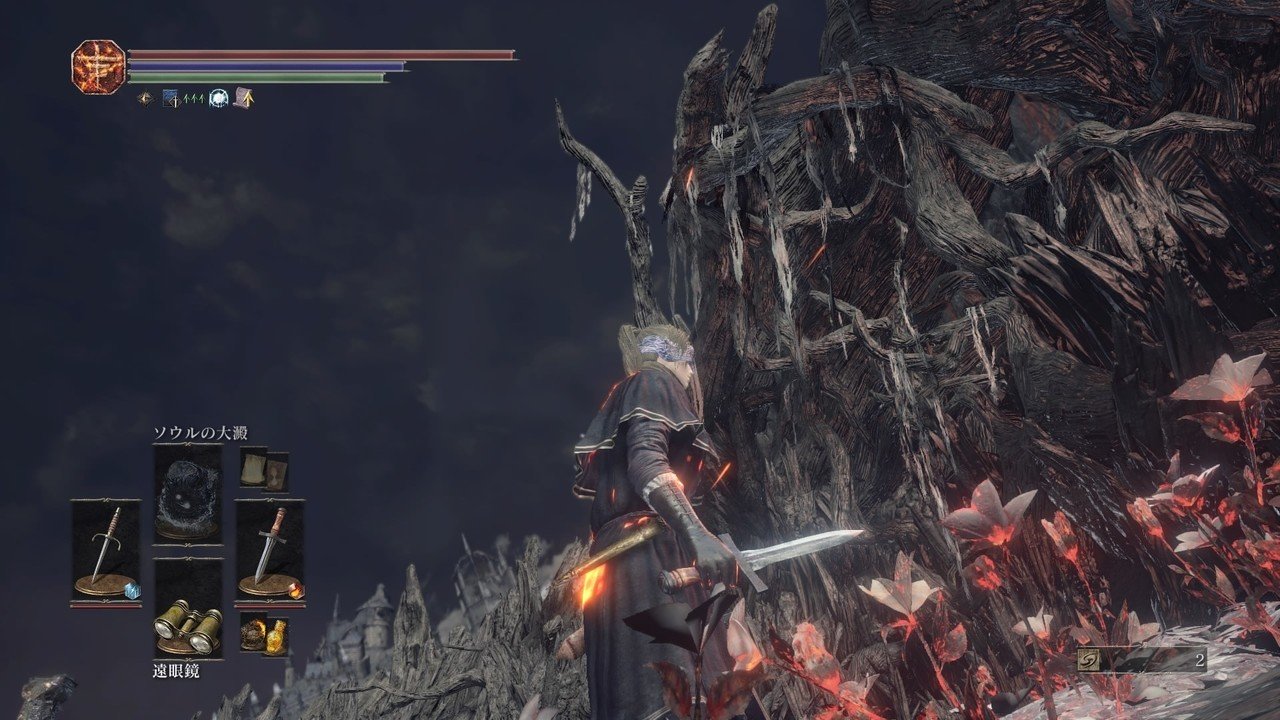The width and height of the screenshot is (1280, 720).
Task: Select the left-hand parrying dagger slot
Action: (x=105, y=550)
